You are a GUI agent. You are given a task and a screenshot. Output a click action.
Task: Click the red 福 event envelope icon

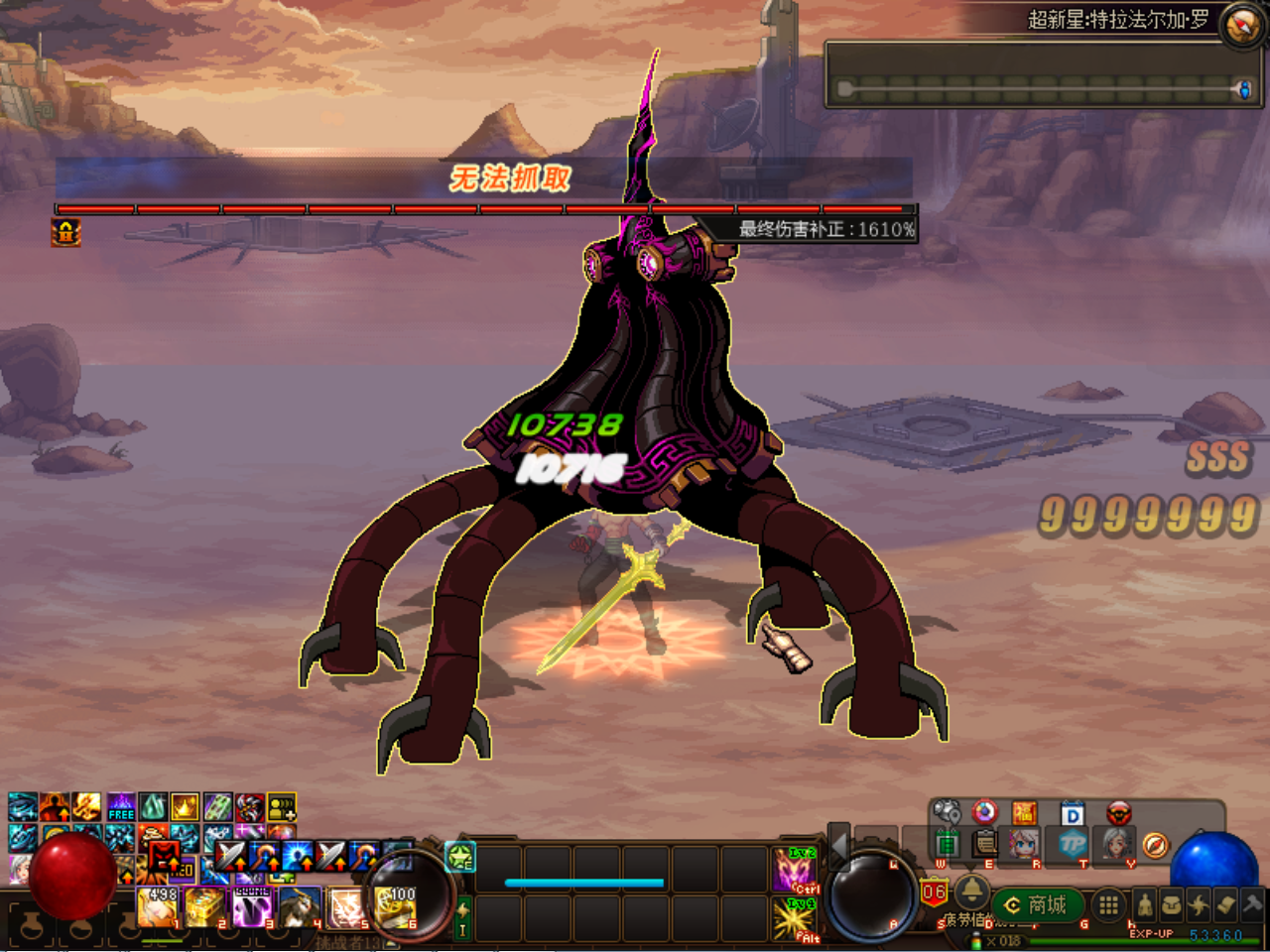point(1023,812)
